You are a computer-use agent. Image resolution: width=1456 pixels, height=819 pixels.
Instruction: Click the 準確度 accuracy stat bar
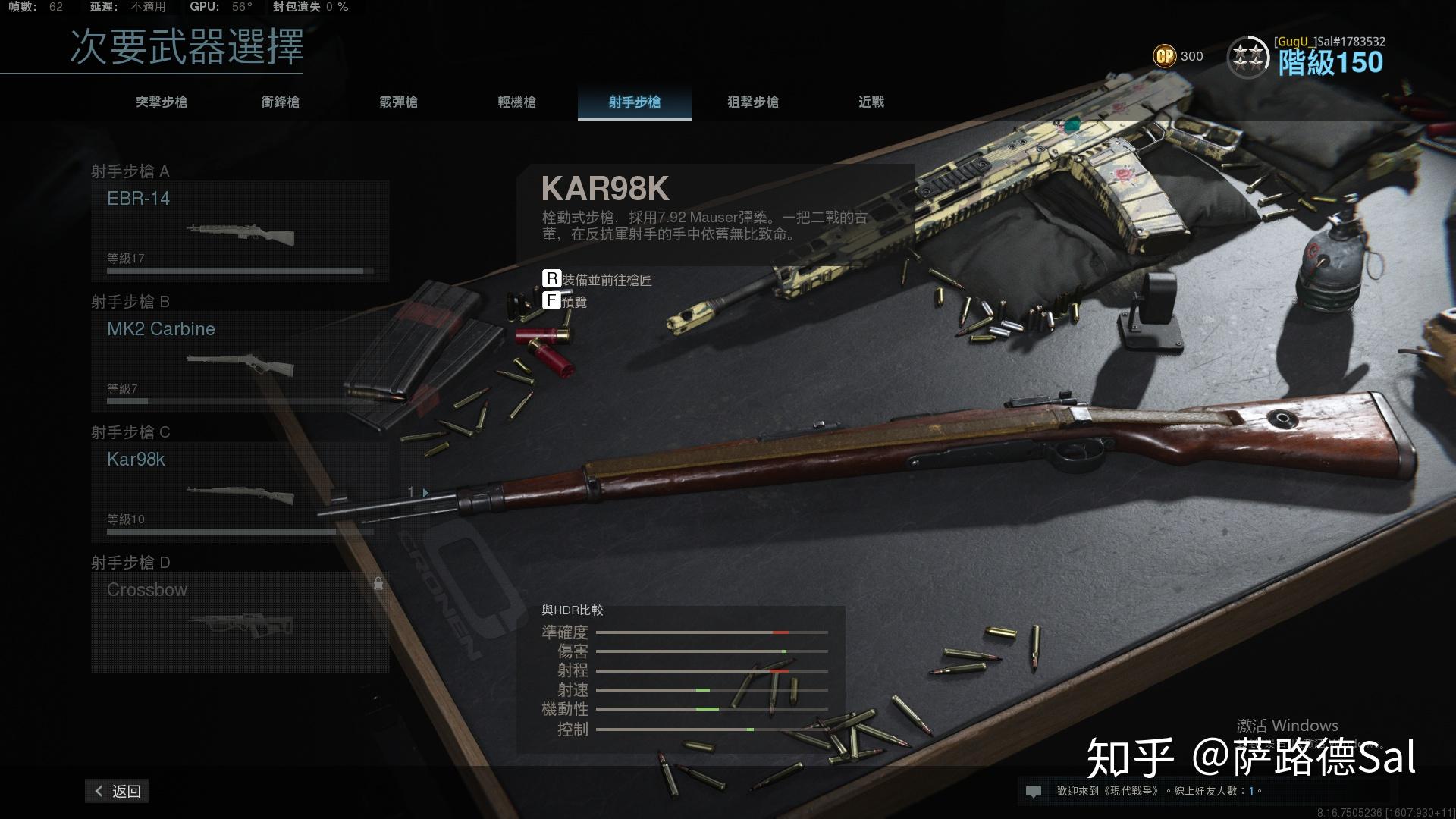(713, 632)
